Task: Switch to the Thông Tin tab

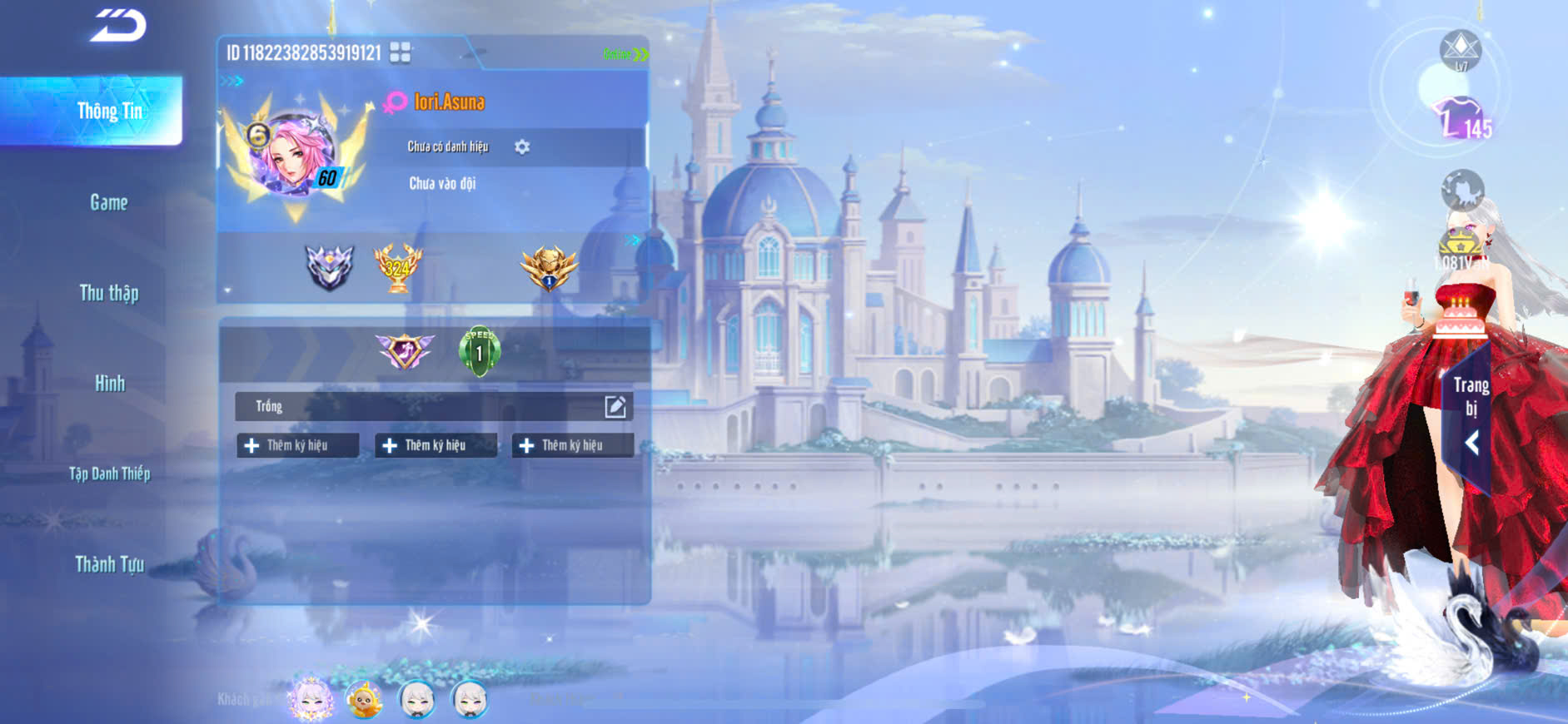Action: click(x=108, y=111)
